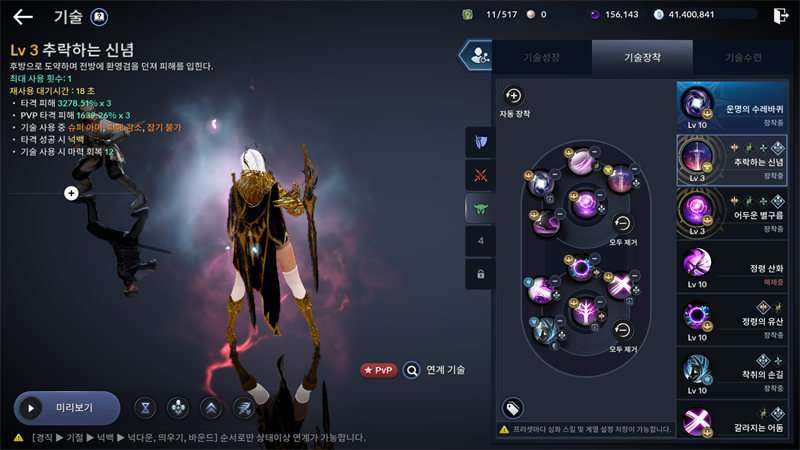Viewport: 800px width, 450px height.
Task: Select the locked preset slot
Action: pyautogui.click(x=480, y=274)
